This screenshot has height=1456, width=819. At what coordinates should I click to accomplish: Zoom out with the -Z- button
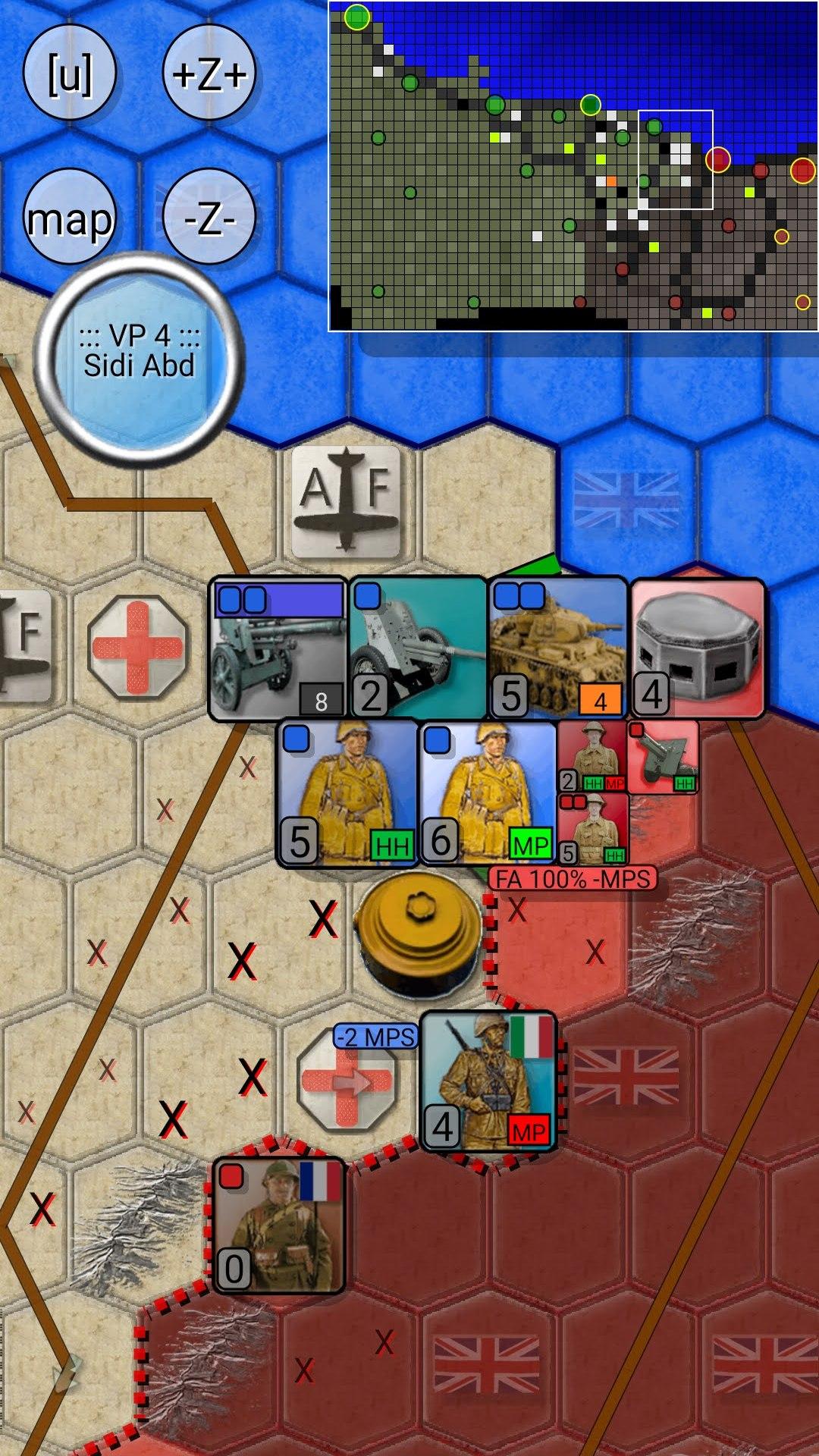pyautogui.click(x=209, y=218)
